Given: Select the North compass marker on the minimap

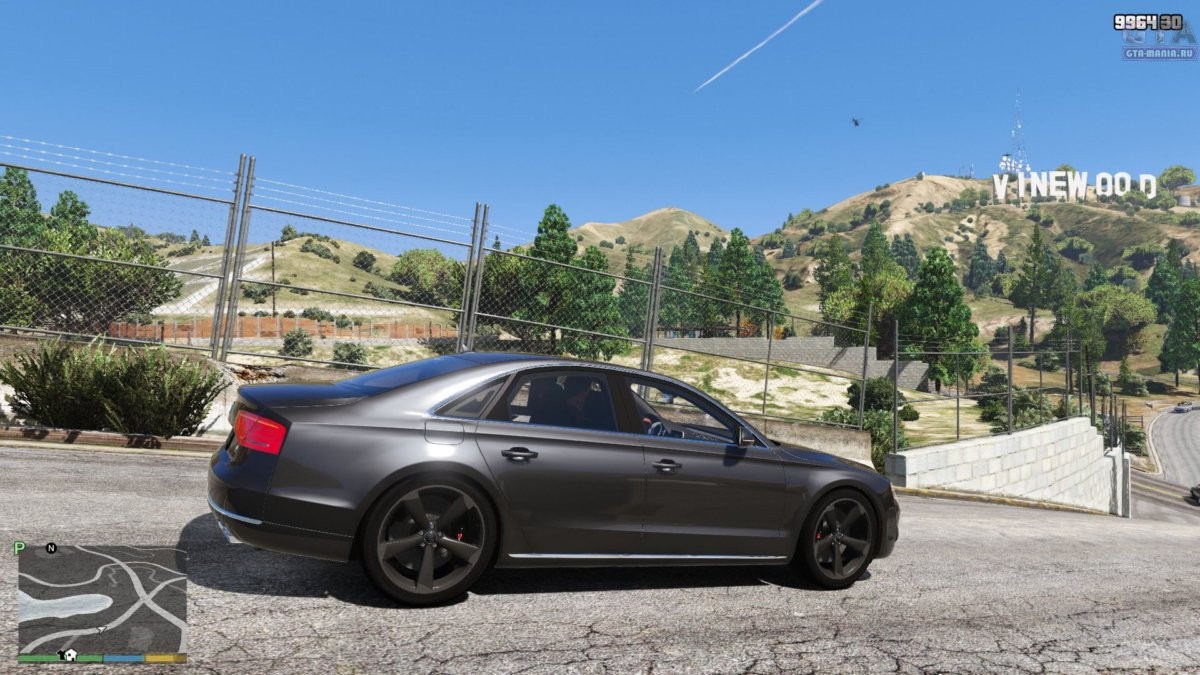Looking at the screenshot, I should pos(51,548).
